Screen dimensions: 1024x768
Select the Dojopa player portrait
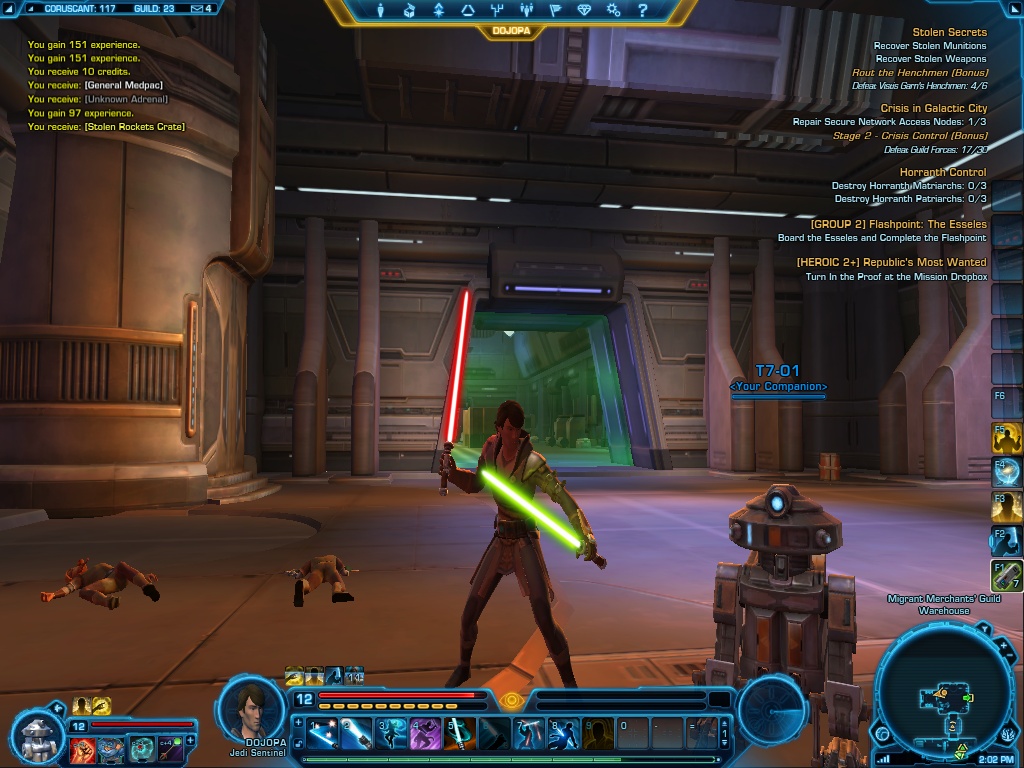point(252,707)
